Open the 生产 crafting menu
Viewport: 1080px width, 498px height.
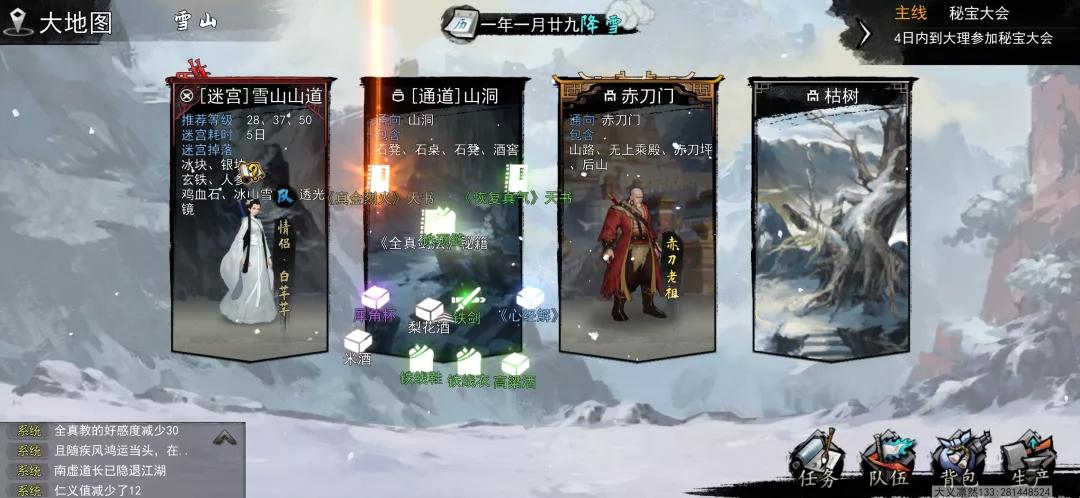(1027, 462)
